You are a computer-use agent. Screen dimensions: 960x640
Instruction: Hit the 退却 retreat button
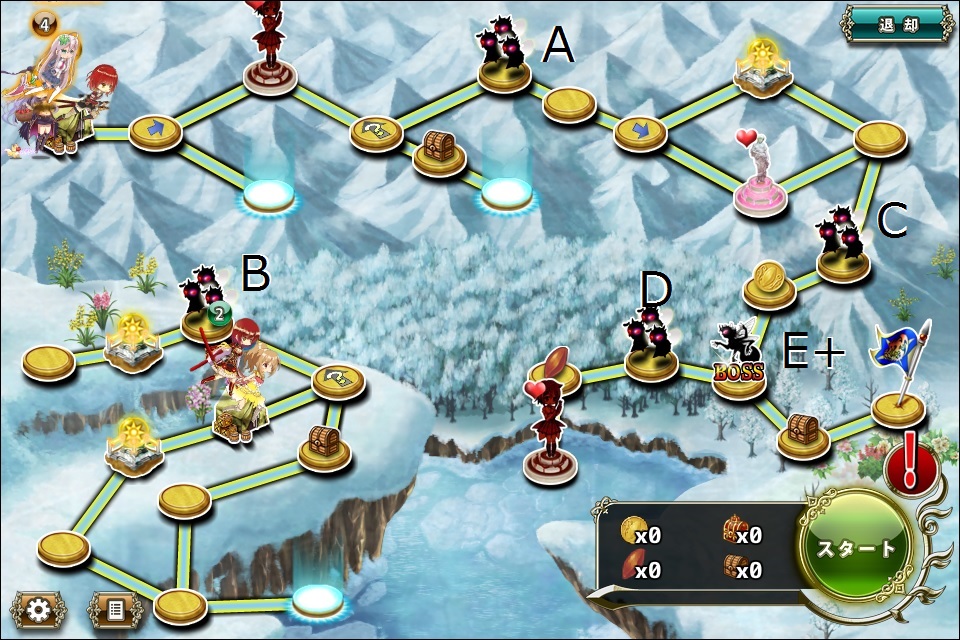pyautogui.click(x=897, y=23)
